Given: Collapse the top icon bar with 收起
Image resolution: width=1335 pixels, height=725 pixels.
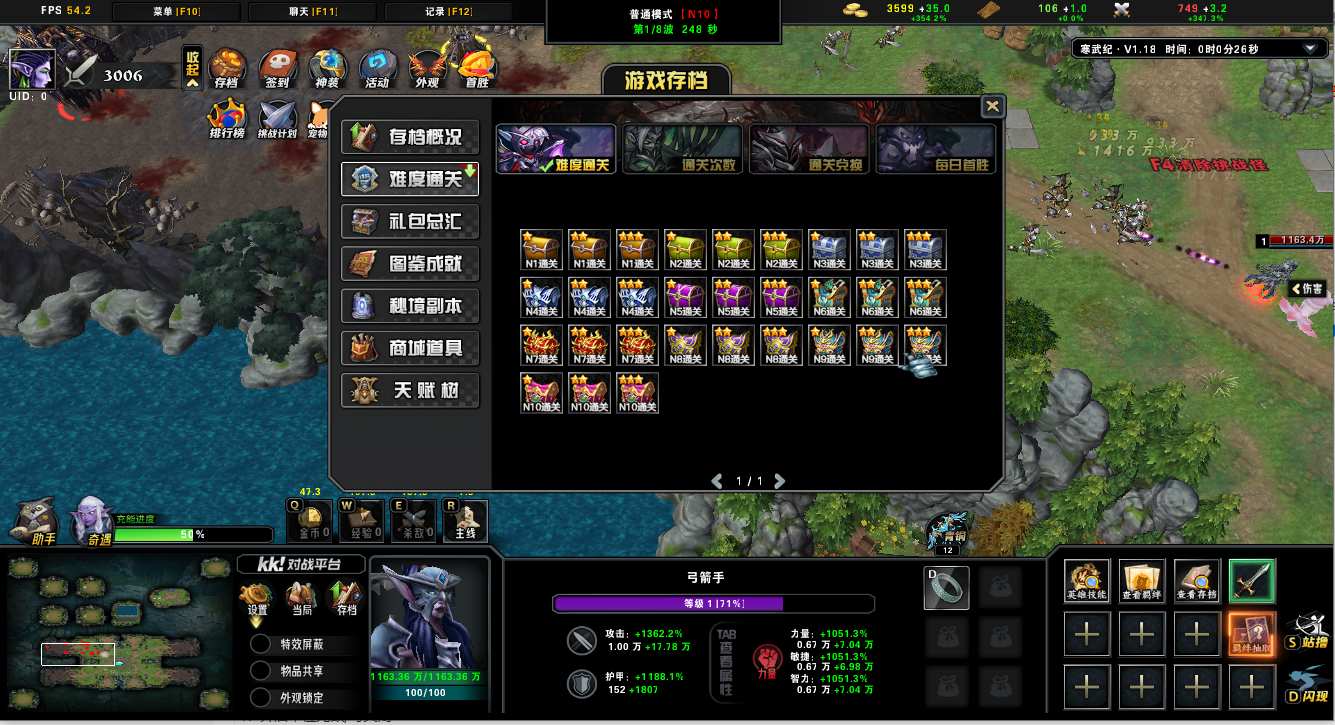Looking at the screenshot, I should (193, 67).
